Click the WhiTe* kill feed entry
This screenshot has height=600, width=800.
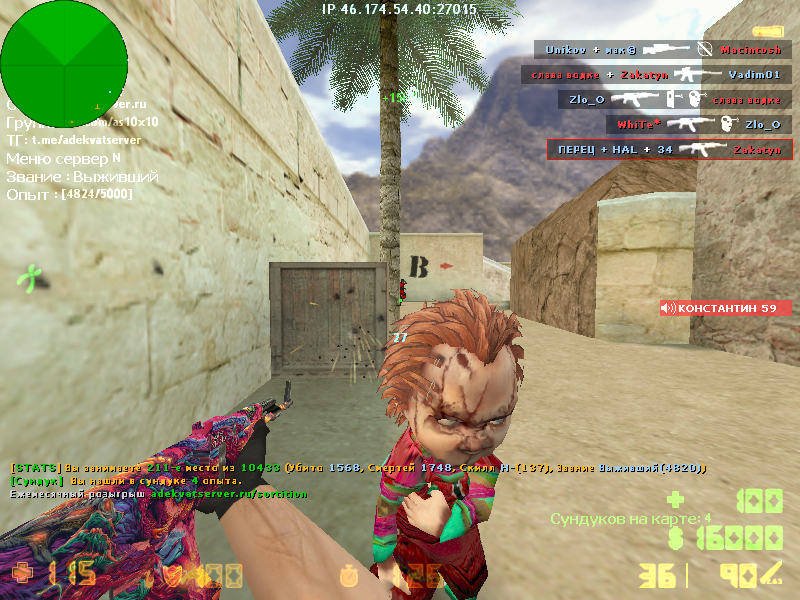(x=696, y=124)
